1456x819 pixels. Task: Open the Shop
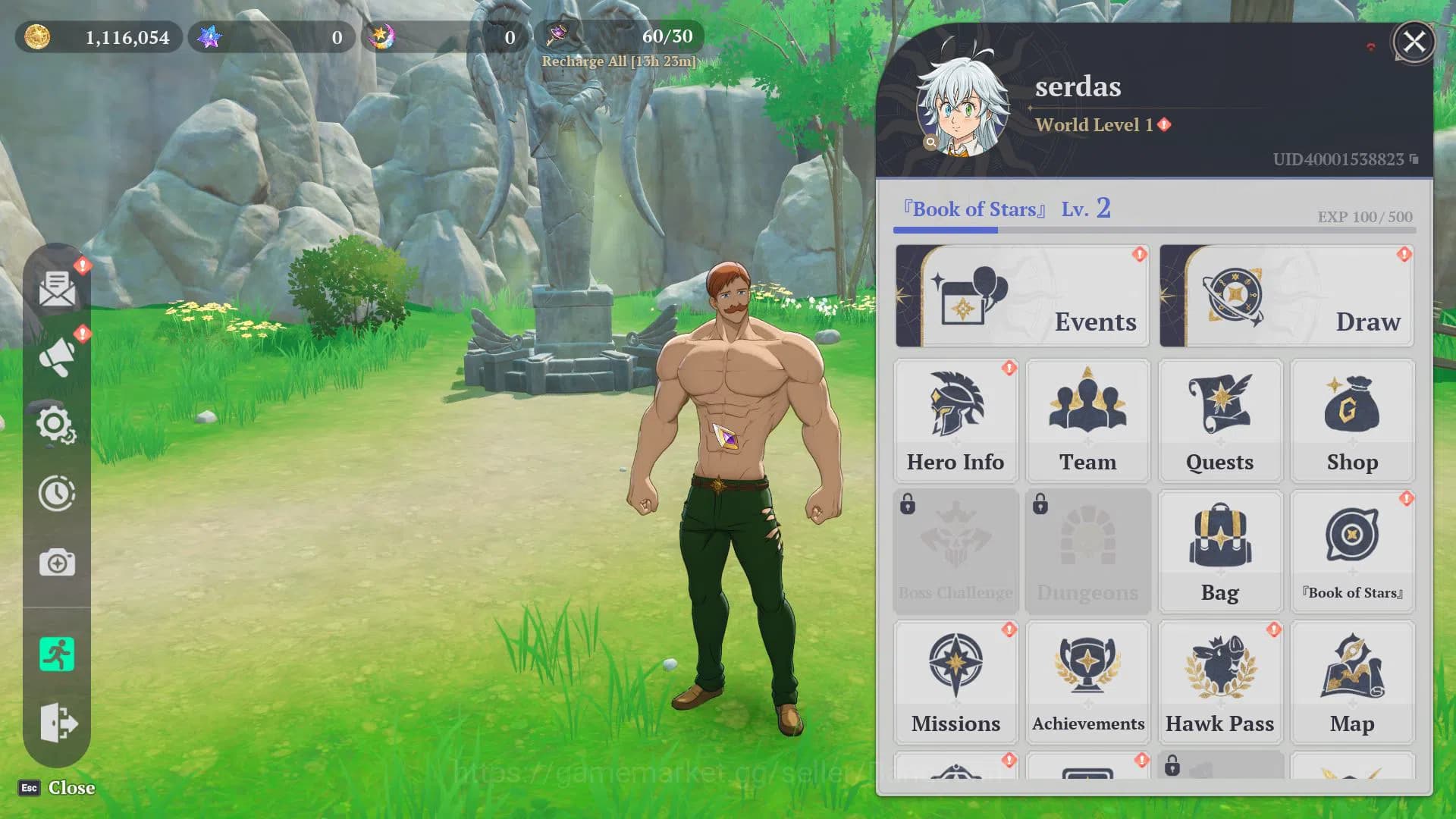[1352, 421]
